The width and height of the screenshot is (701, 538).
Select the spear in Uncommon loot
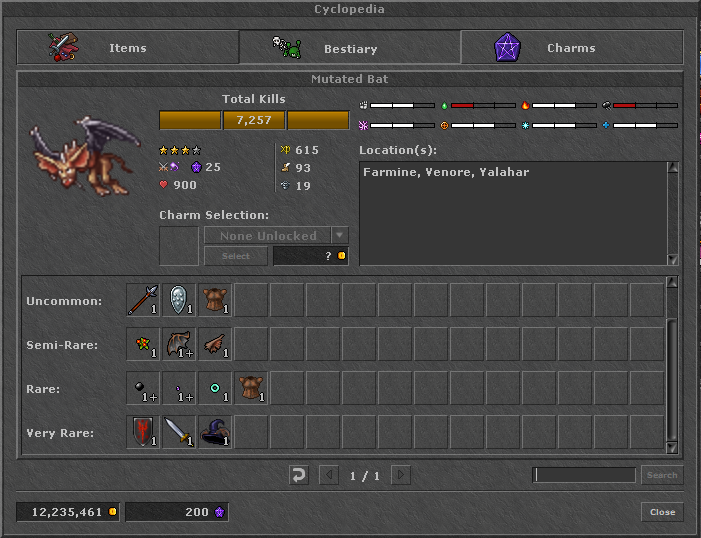(143, 300)
